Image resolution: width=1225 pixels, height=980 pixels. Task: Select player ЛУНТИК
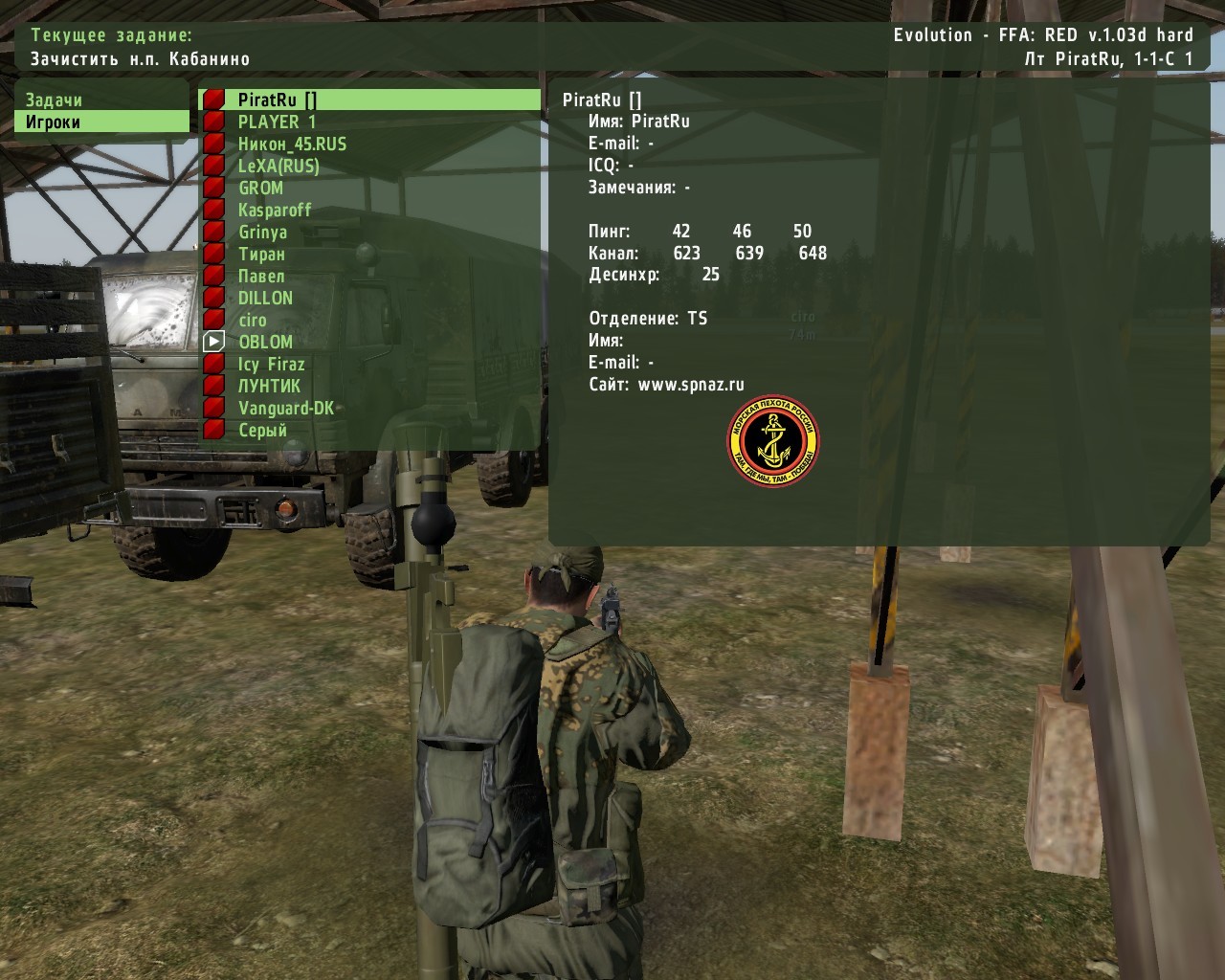pos(269,386)
